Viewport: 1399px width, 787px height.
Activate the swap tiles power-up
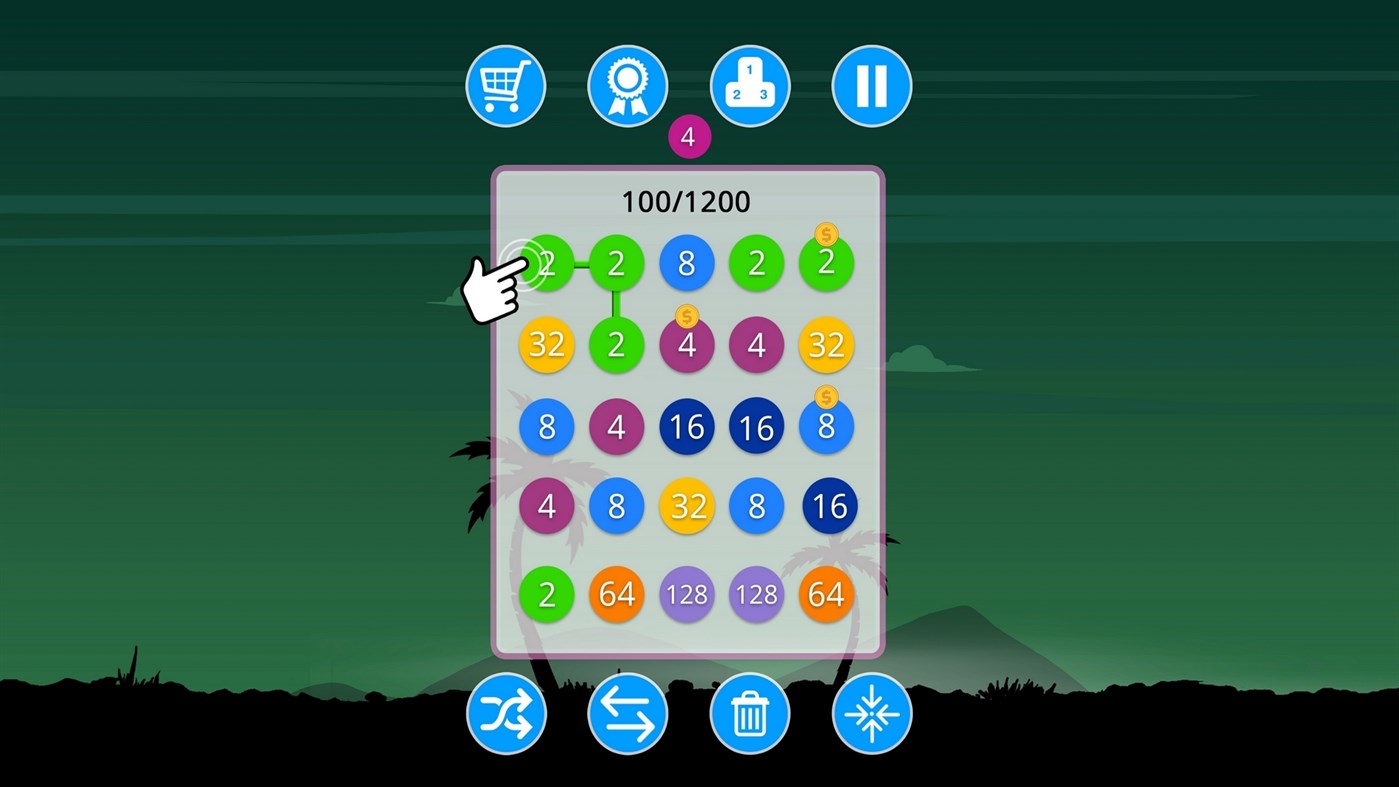(x=627, y=713)
